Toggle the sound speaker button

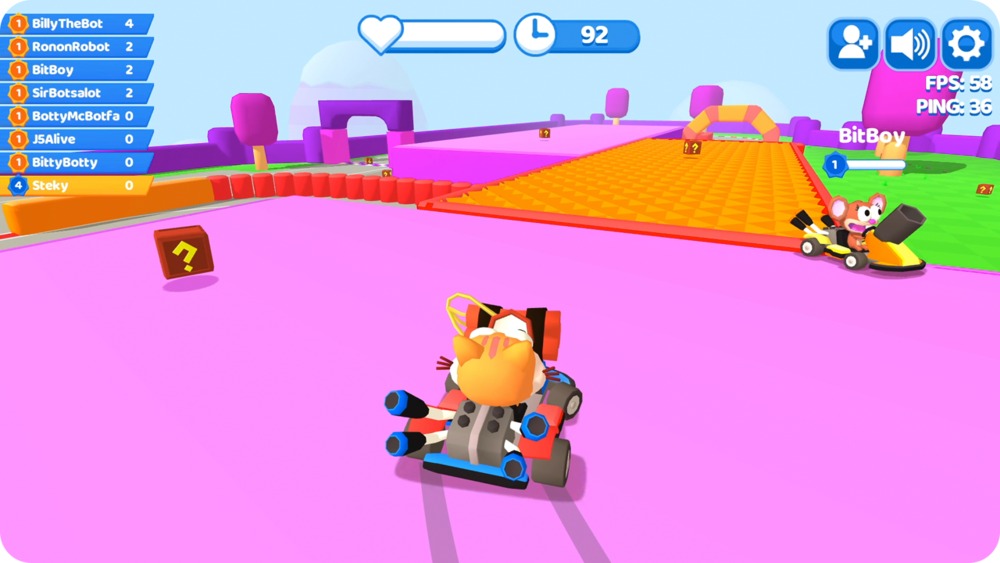tap(909, 44)
